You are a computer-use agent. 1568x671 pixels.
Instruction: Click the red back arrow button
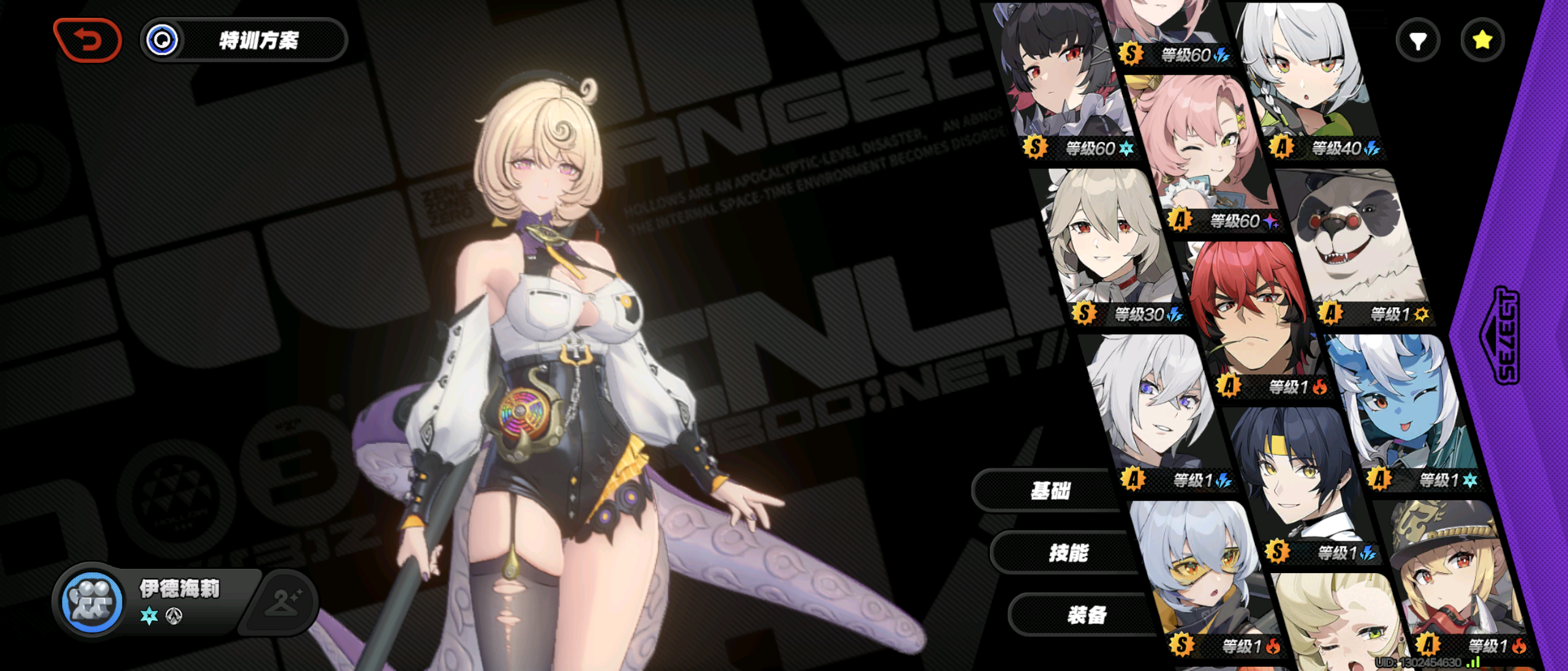pyautogui.click(x=88, y=40)
